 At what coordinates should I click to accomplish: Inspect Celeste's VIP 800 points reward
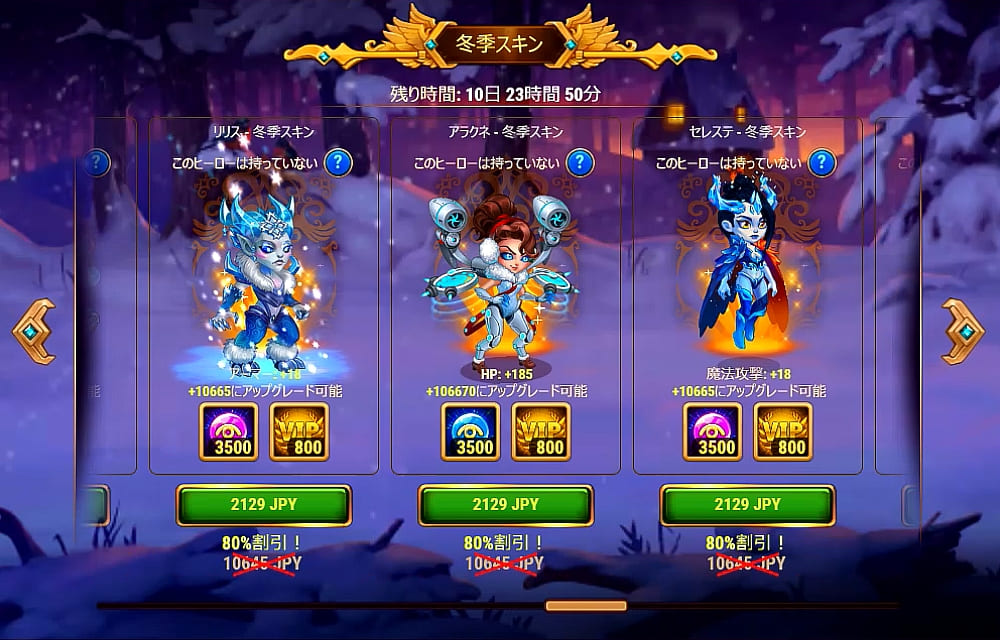pos(783,432)
